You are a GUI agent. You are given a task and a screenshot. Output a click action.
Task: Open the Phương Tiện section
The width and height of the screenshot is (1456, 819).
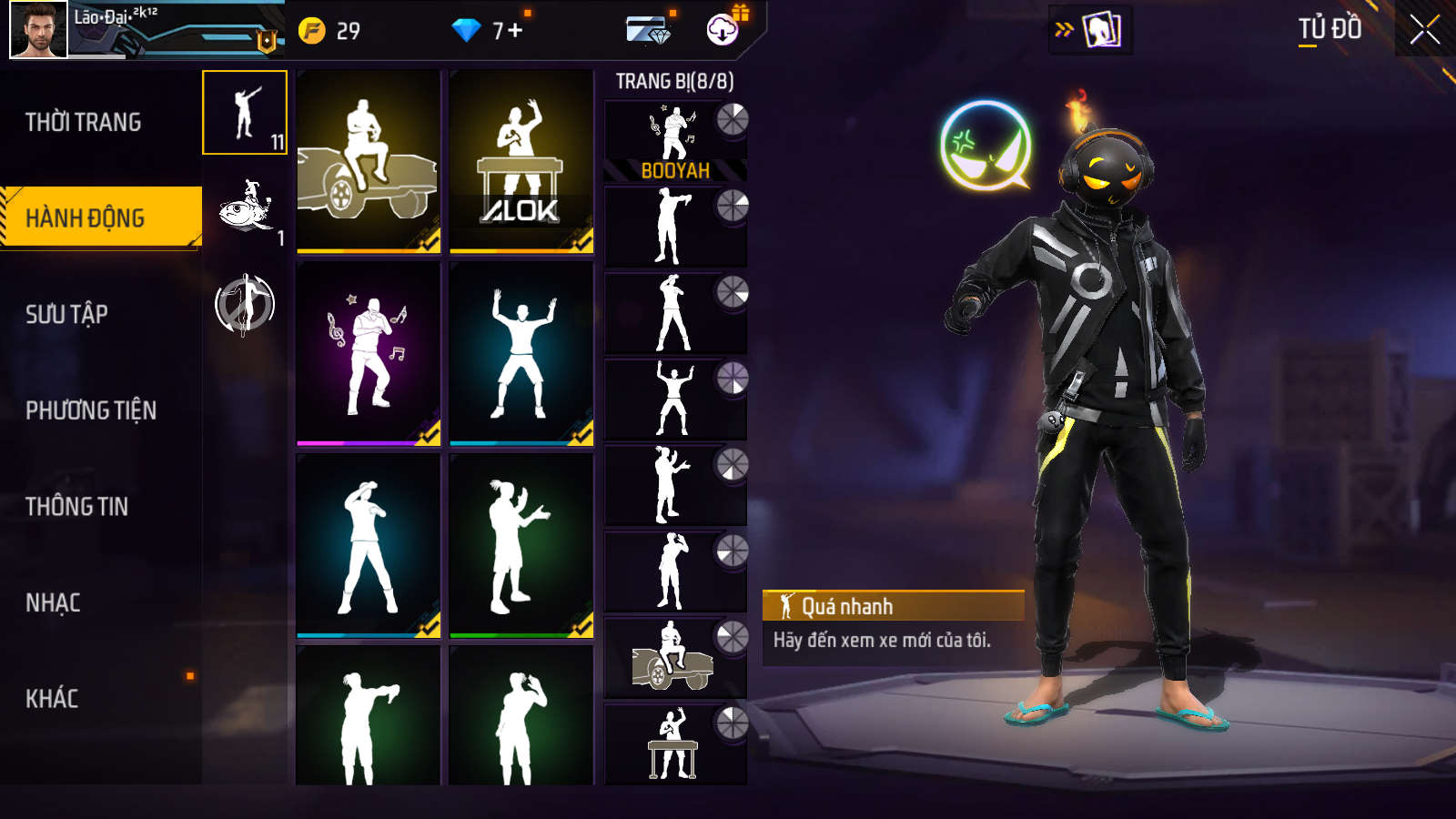(91, 410)
